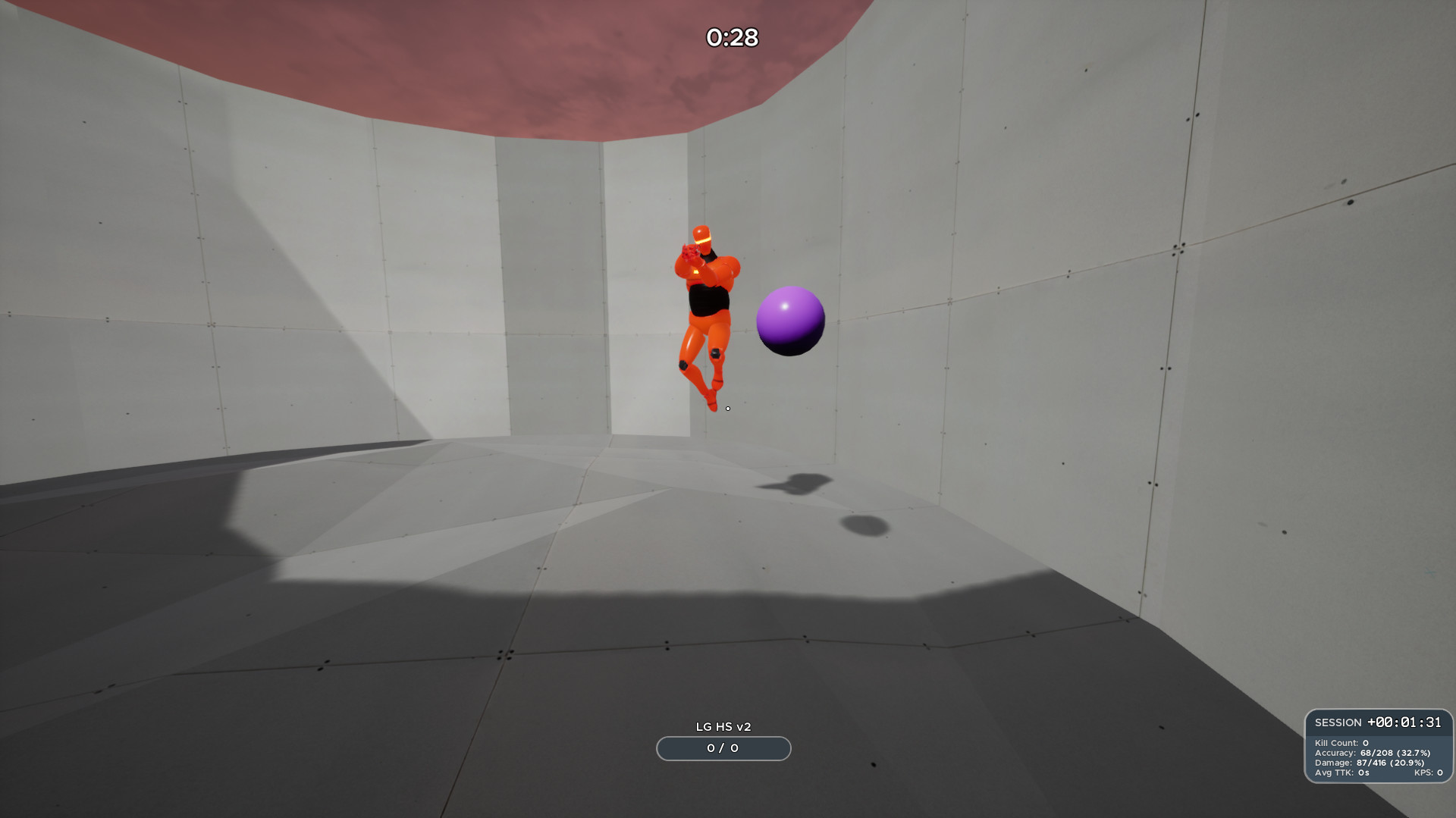Screen dimensions: 1456x818
Task: Click the 0:28 countdown timer
Action: click(730, 36)
